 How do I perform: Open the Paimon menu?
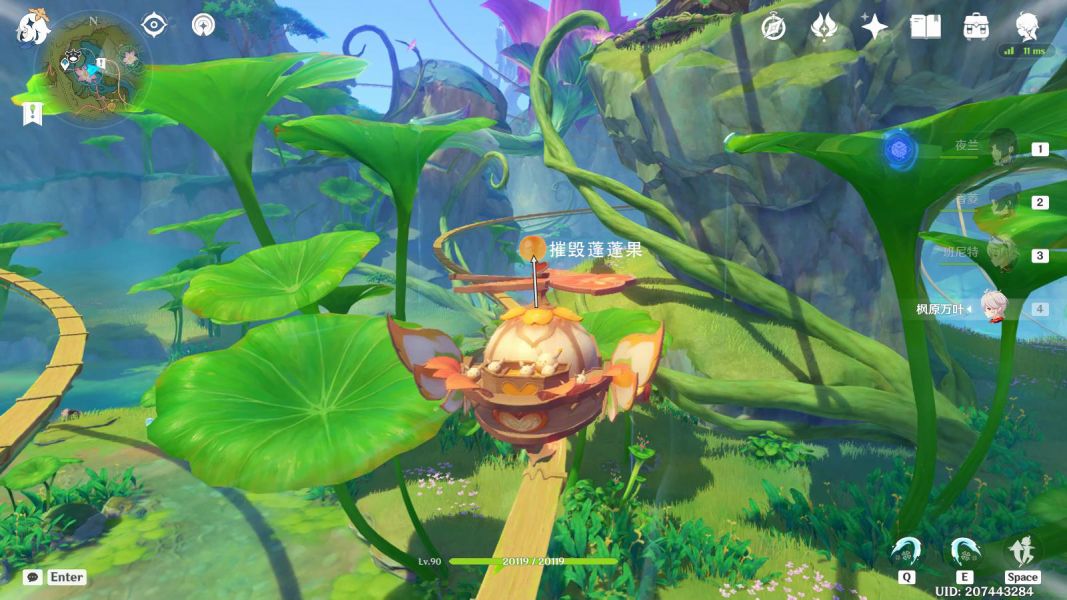click(x=31, y=28)
